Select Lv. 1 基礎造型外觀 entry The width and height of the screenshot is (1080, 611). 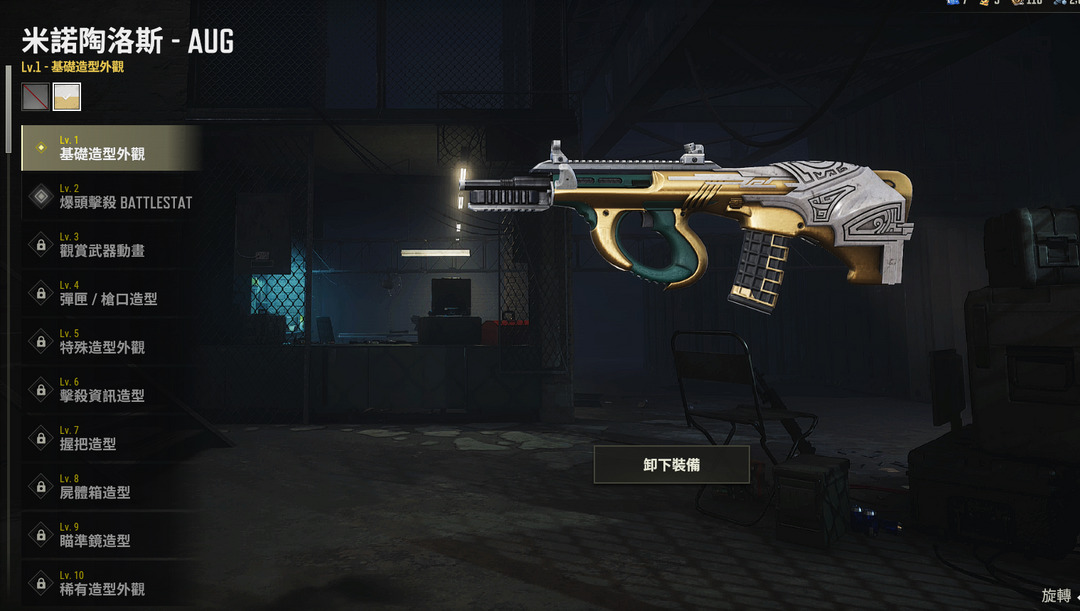click(110, 148)
